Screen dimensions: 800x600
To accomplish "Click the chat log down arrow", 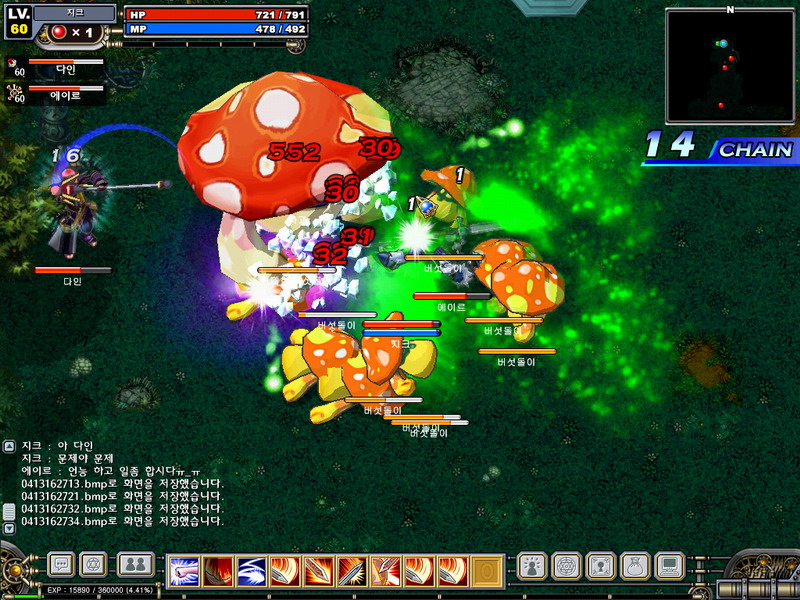I will coord(10,527).
